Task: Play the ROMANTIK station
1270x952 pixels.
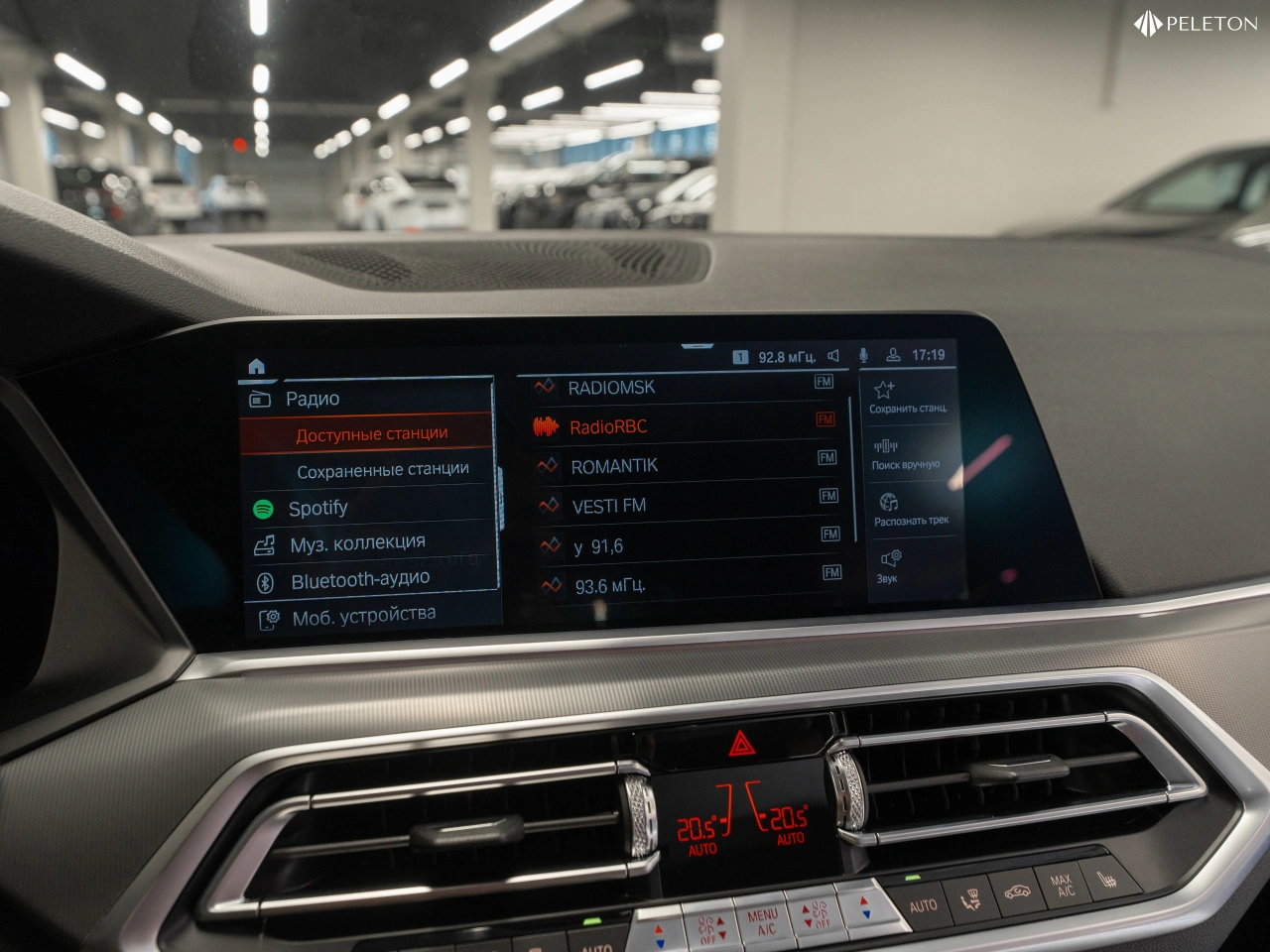Action: click(614, 466)
